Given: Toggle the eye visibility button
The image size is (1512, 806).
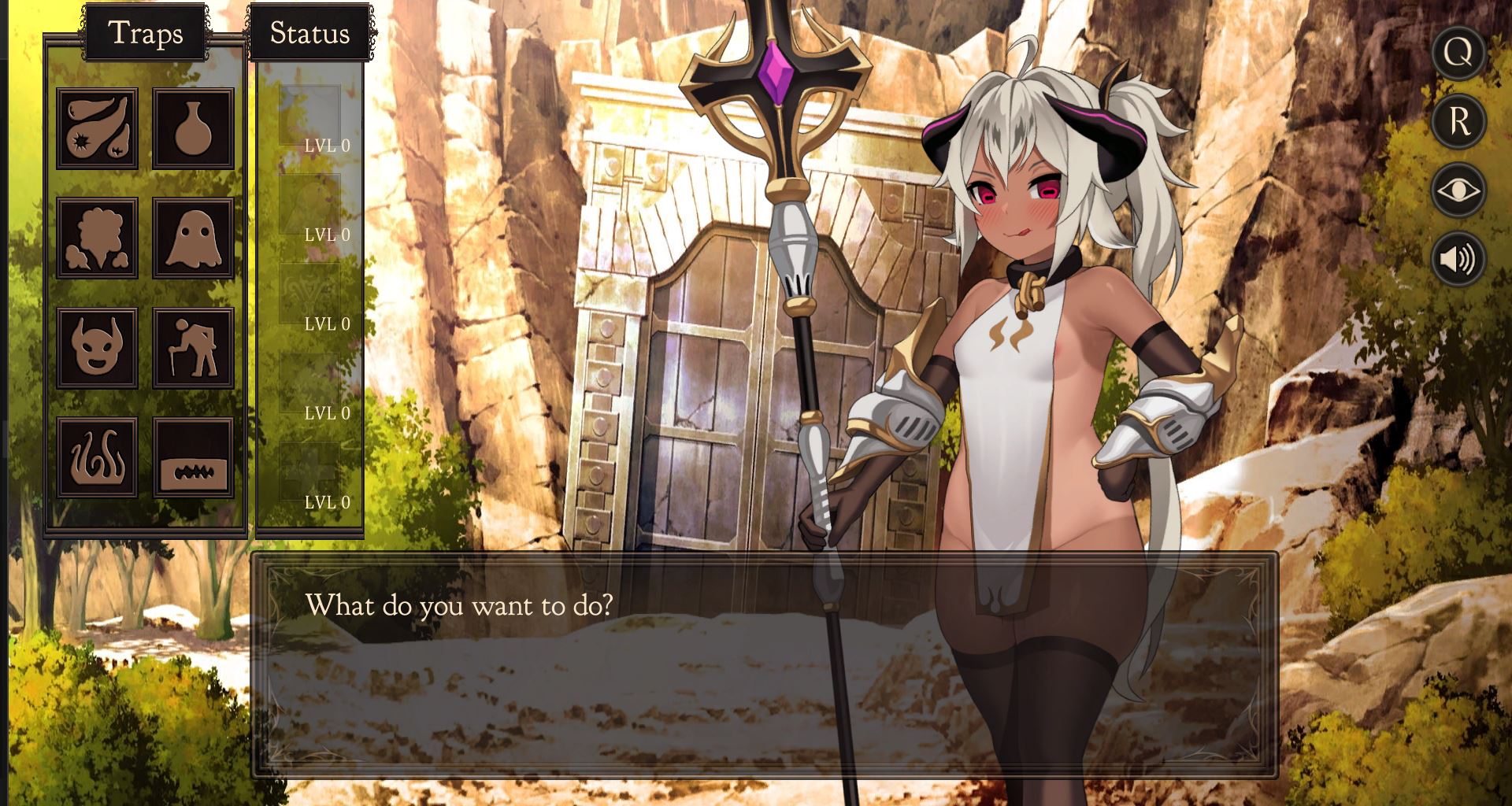Looking at the screenshot, I should (x=1458, y=190).
